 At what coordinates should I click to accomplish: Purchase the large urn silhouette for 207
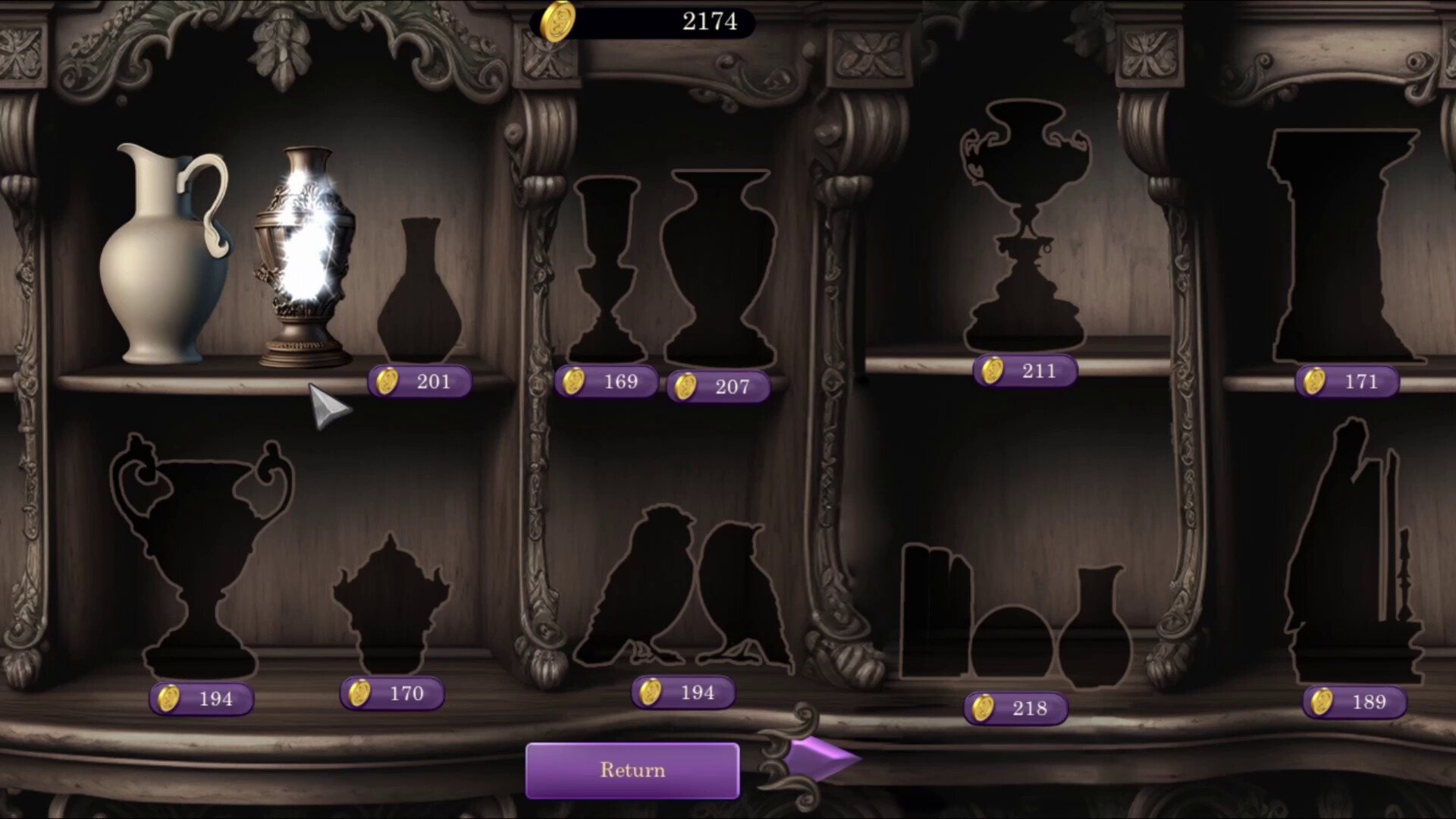[x=717, y=388]
